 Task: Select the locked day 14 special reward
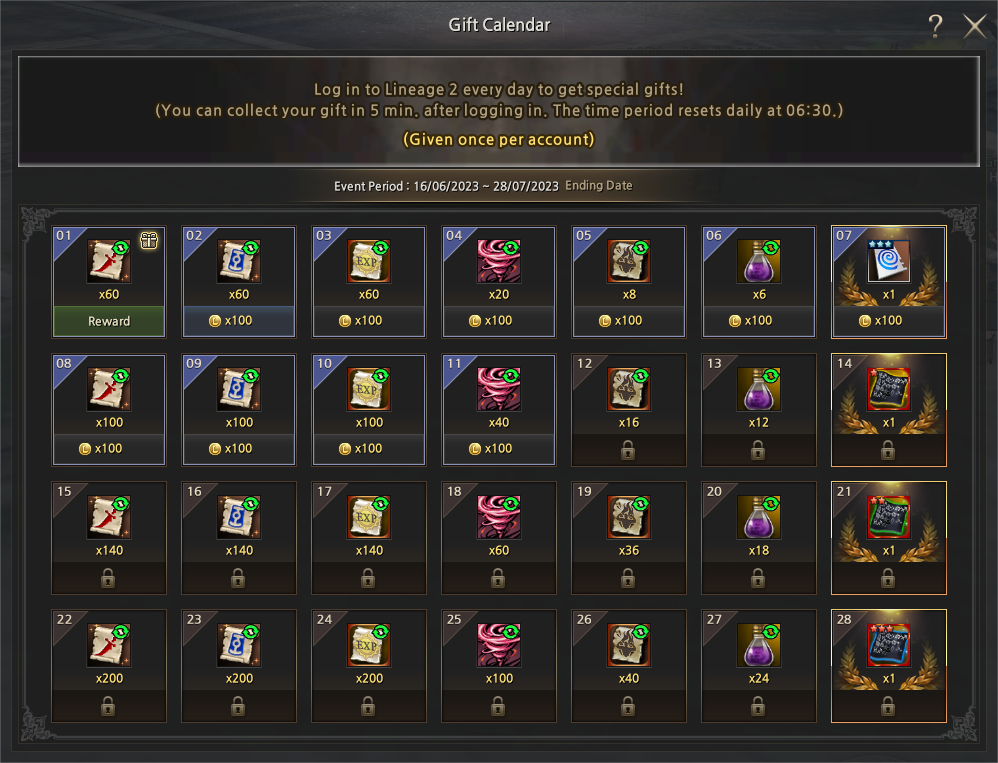(x=888, y=390)
